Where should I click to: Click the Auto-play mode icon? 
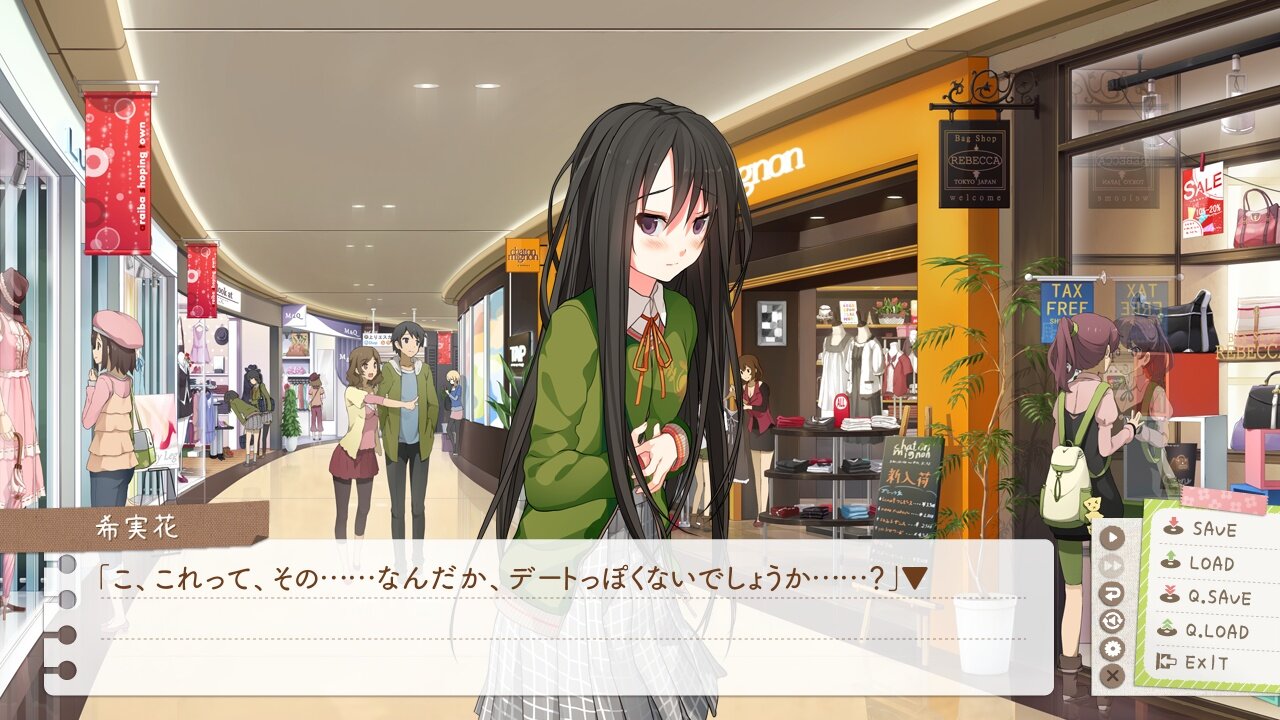[1112, 538]
